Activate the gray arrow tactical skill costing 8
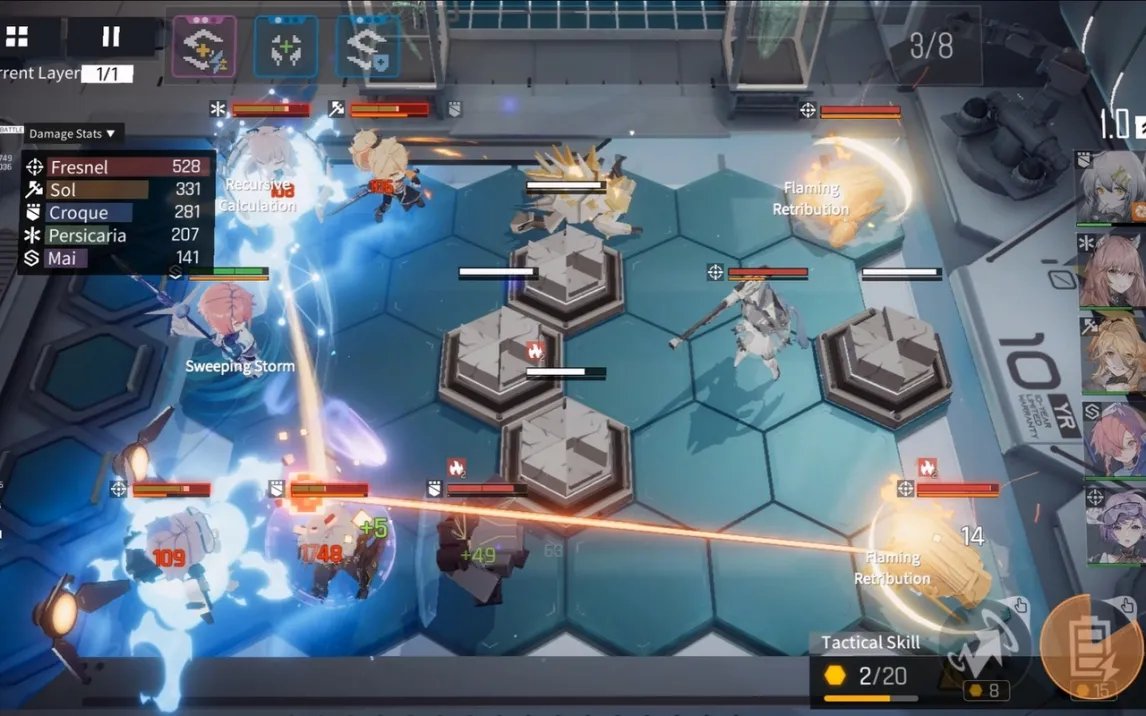This screenshot has width=1146, height=716. click(985, 644)
